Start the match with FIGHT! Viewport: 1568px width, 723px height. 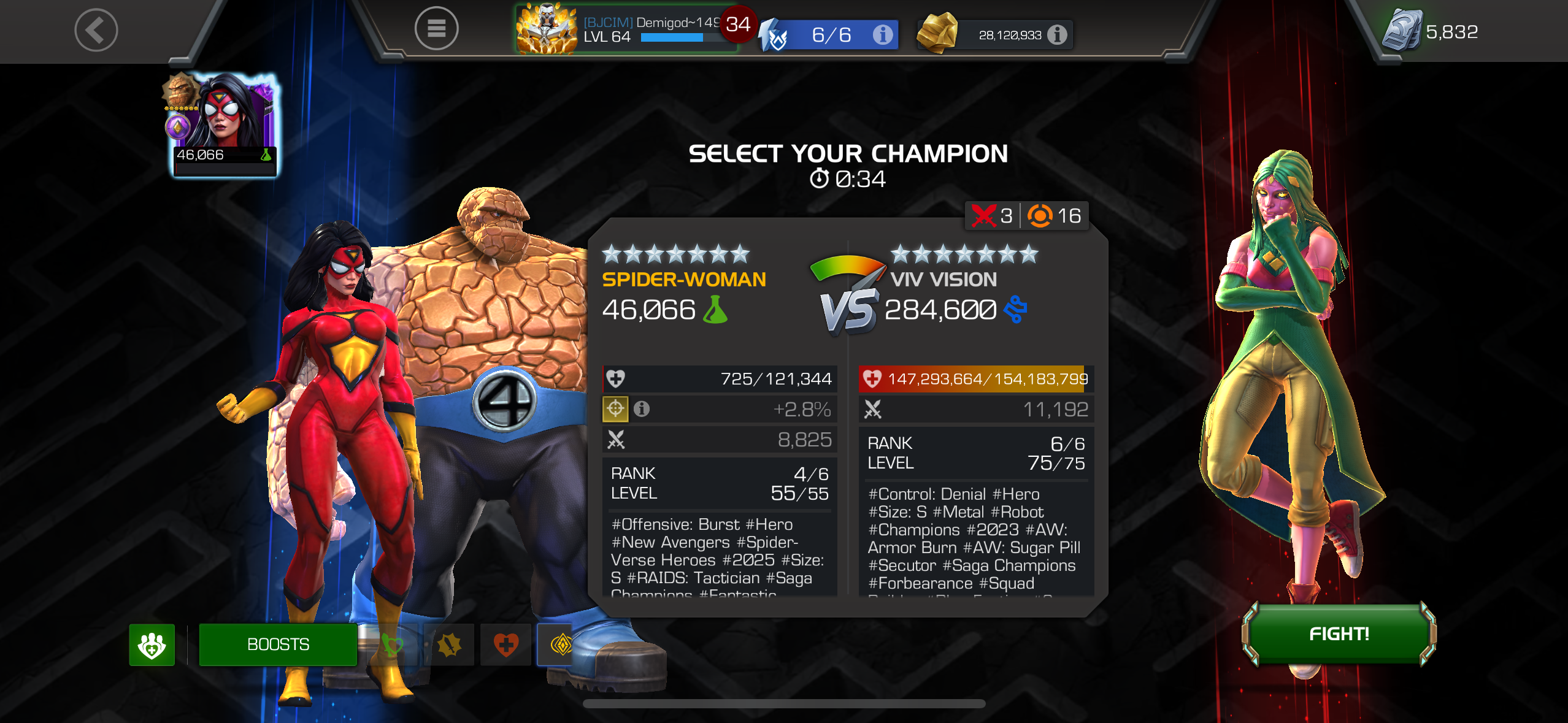point(1339,634)
